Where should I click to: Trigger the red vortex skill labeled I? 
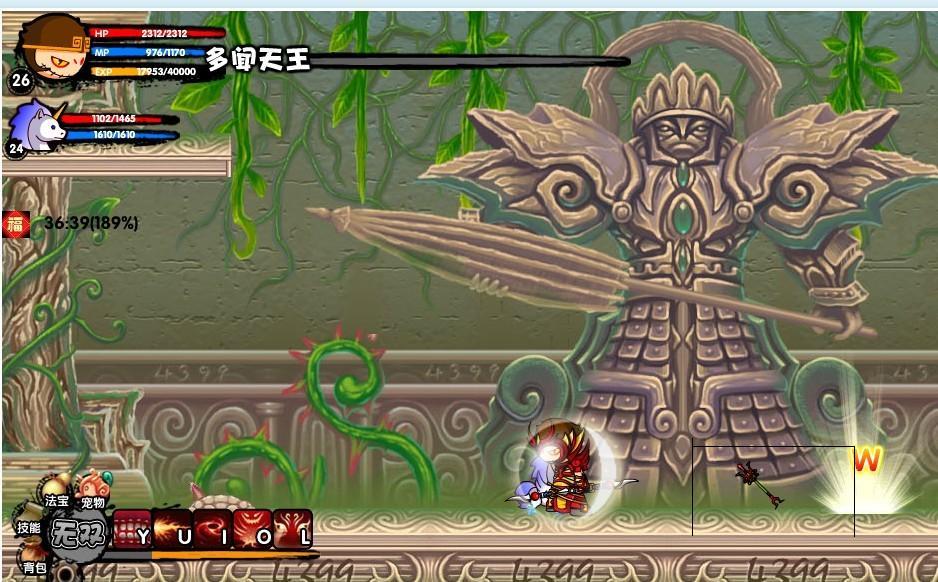pyautogui.click(x=212, y=529)
